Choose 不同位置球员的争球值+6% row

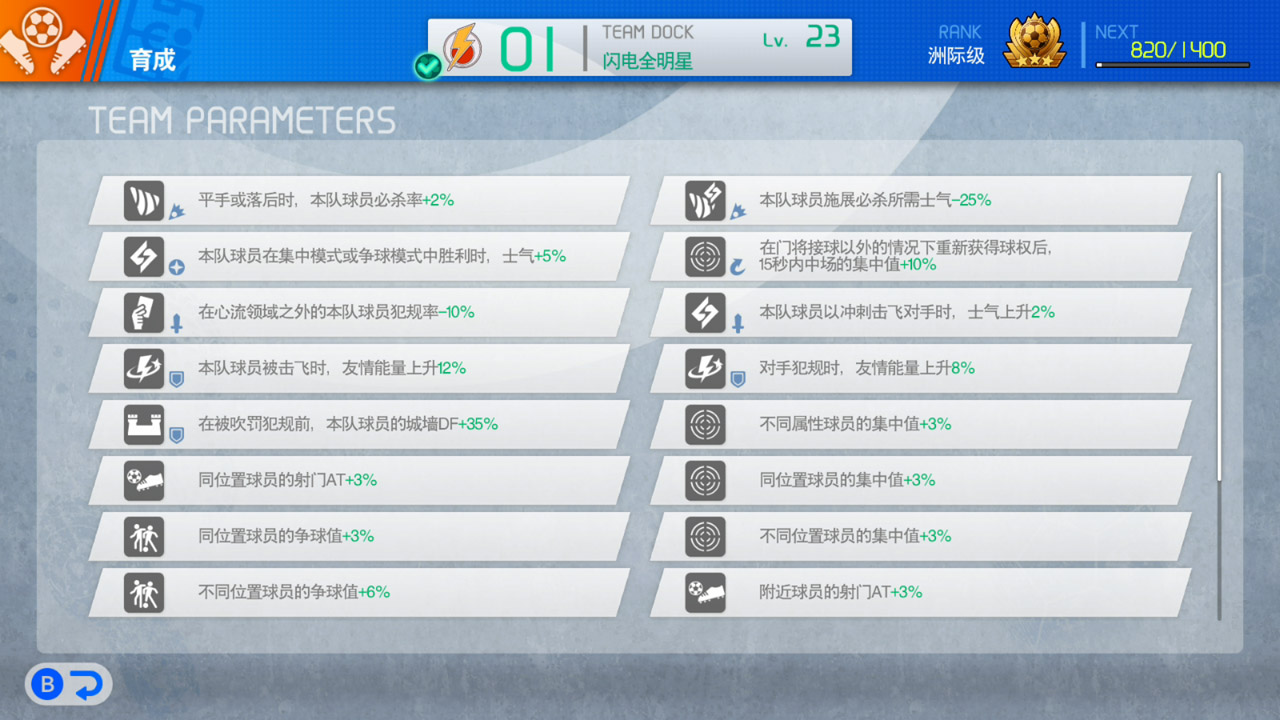[360, 592]
